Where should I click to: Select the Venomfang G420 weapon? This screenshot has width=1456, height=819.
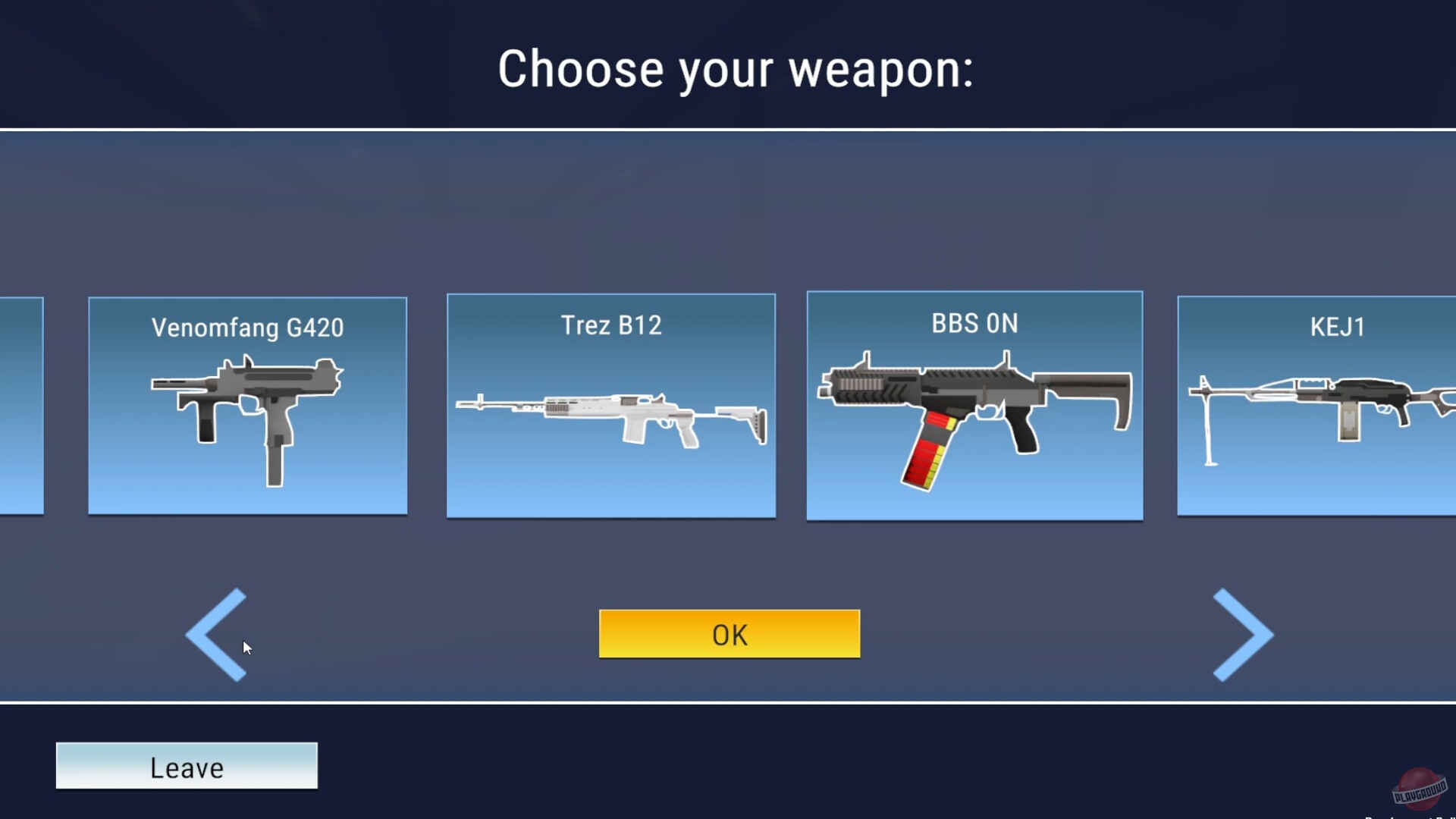247,406
